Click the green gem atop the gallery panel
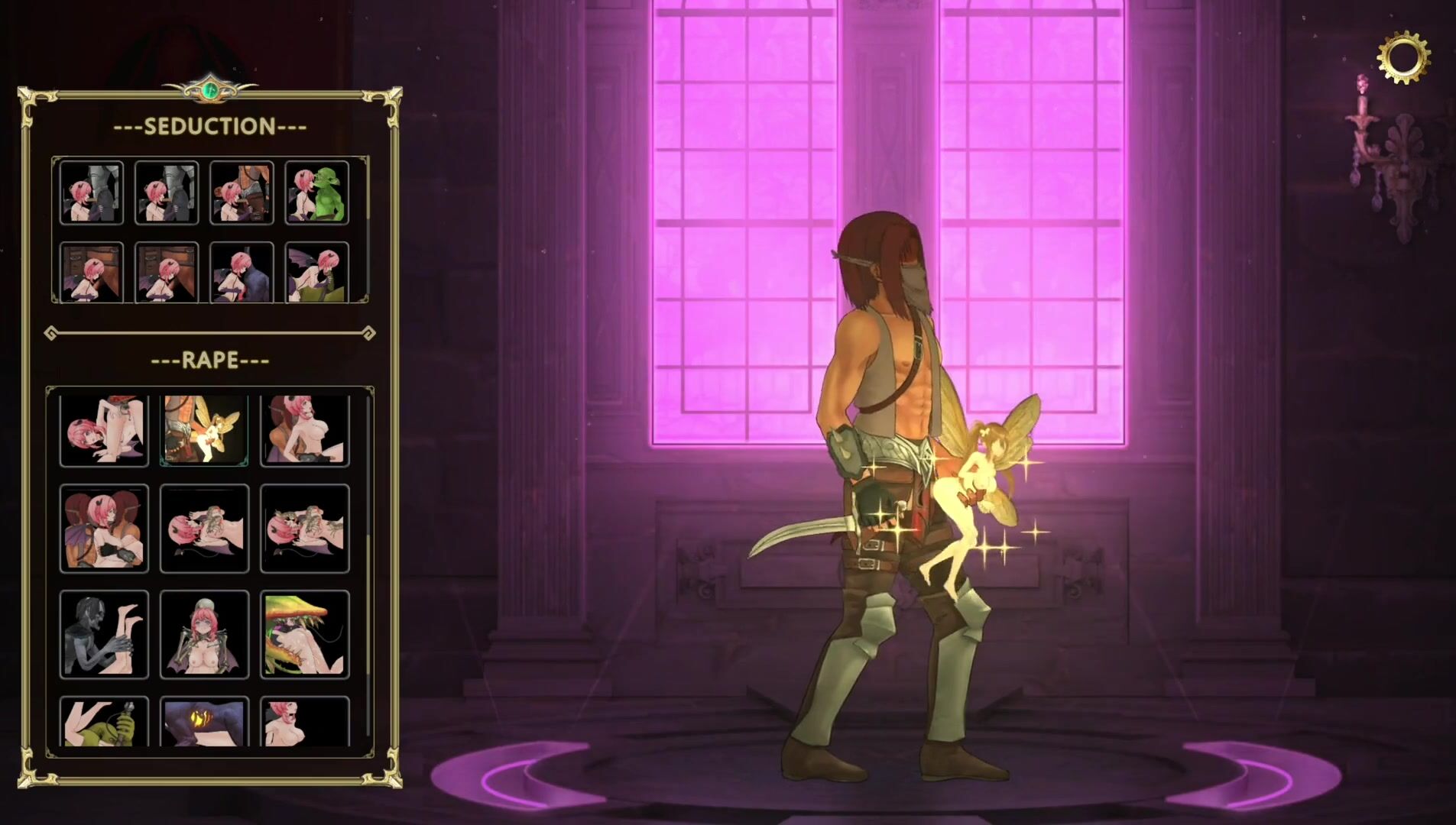 pyautogui.click(x=211, y=90)
